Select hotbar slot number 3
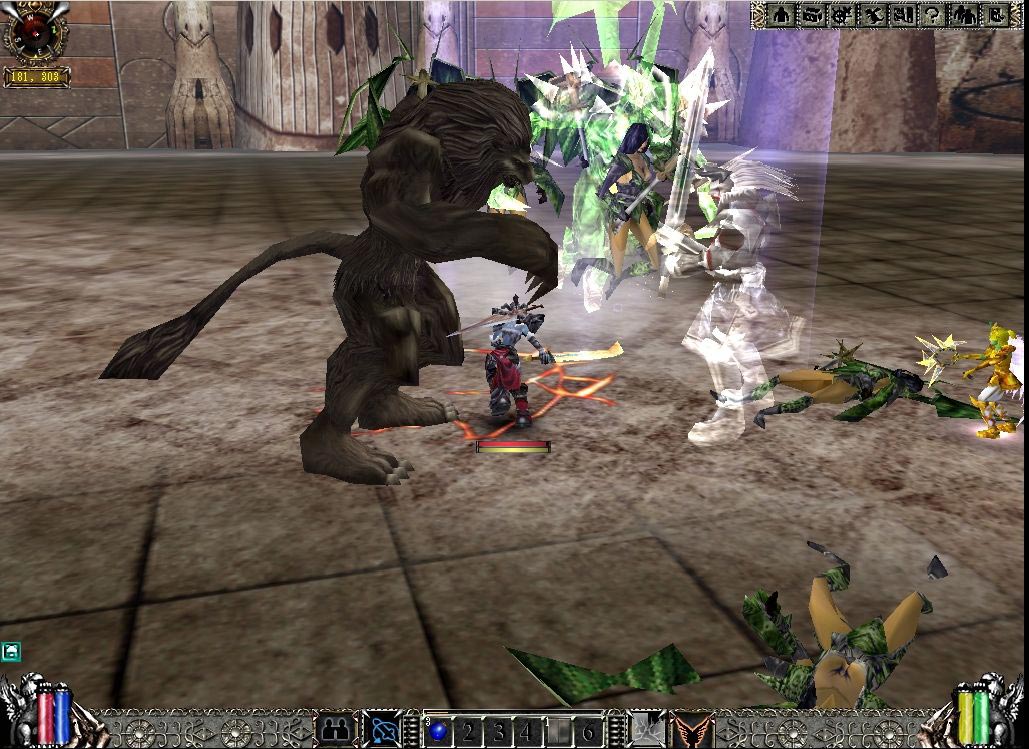The height and width of the screenshot is (749, 1029). coord(496,729)
